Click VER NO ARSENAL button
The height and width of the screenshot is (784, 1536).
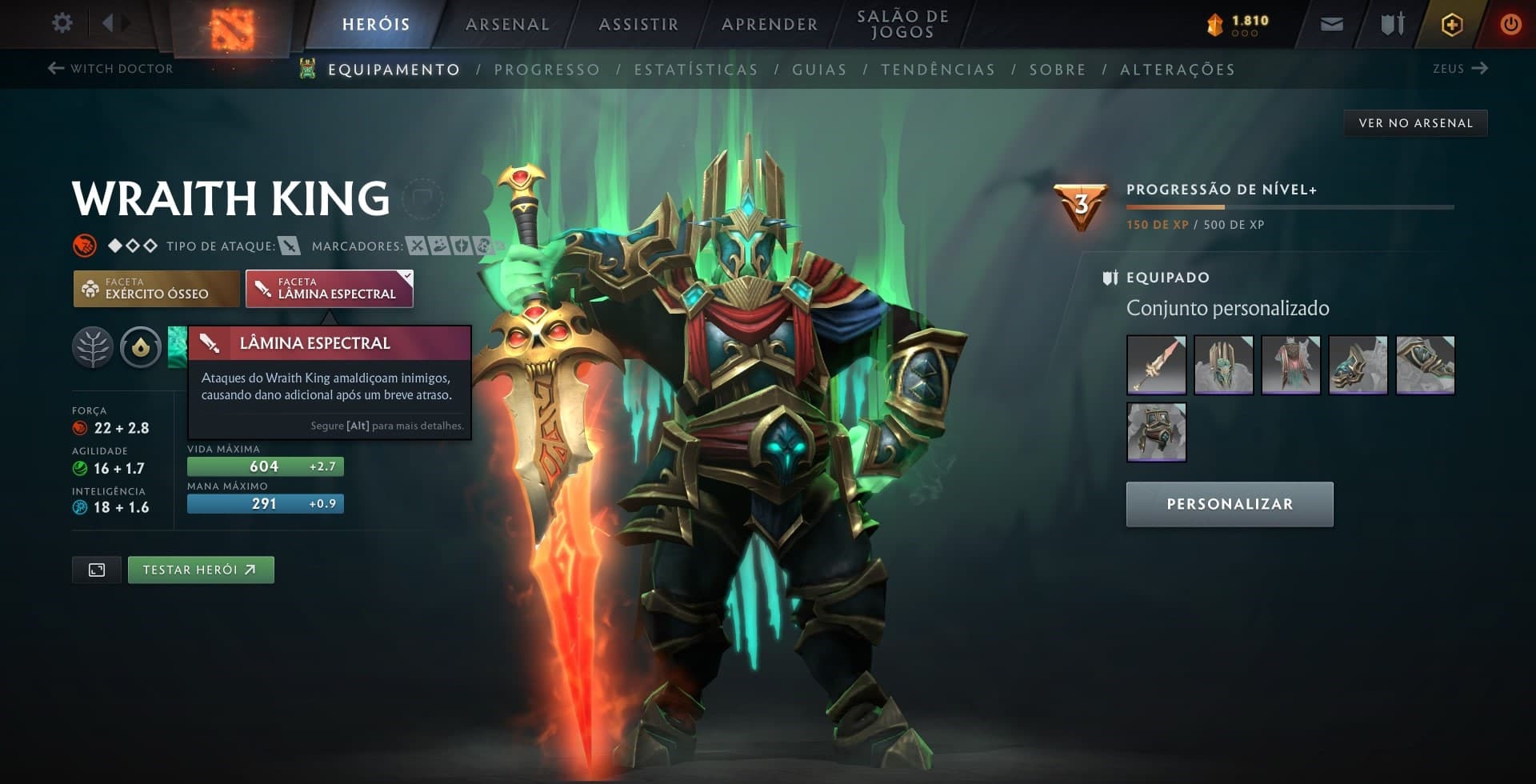tap(1415, 122)
